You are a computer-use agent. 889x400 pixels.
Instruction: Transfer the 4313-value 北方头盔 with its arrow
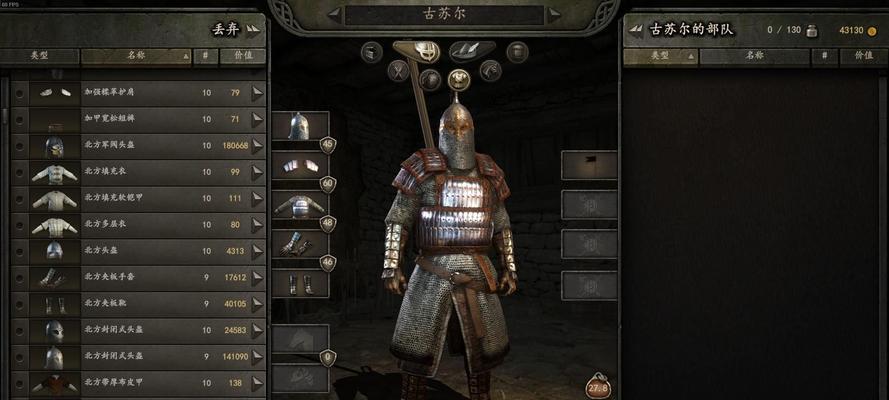[x=258, y=251]
